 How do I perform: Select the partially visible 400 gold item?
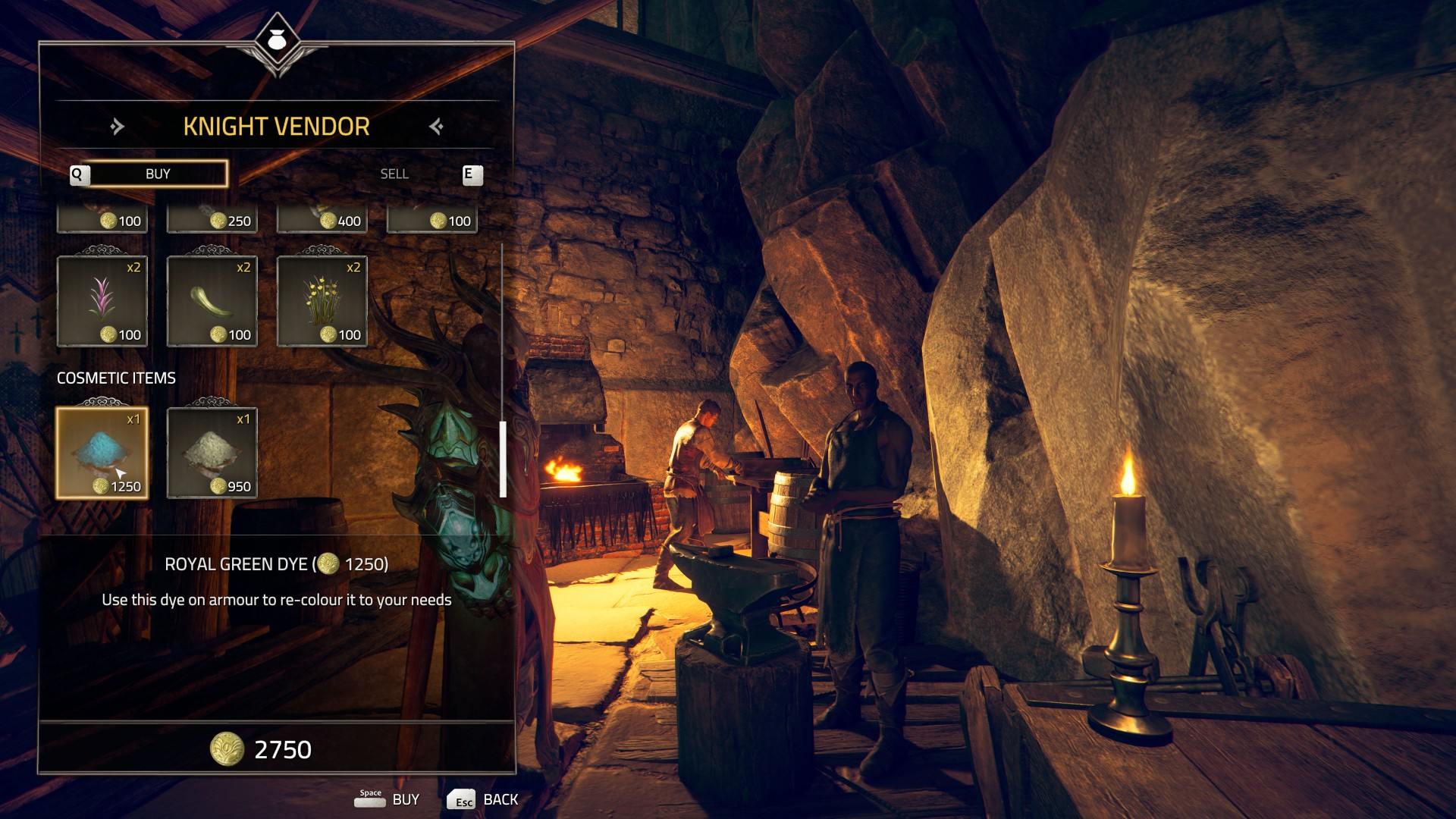point(322,219)
